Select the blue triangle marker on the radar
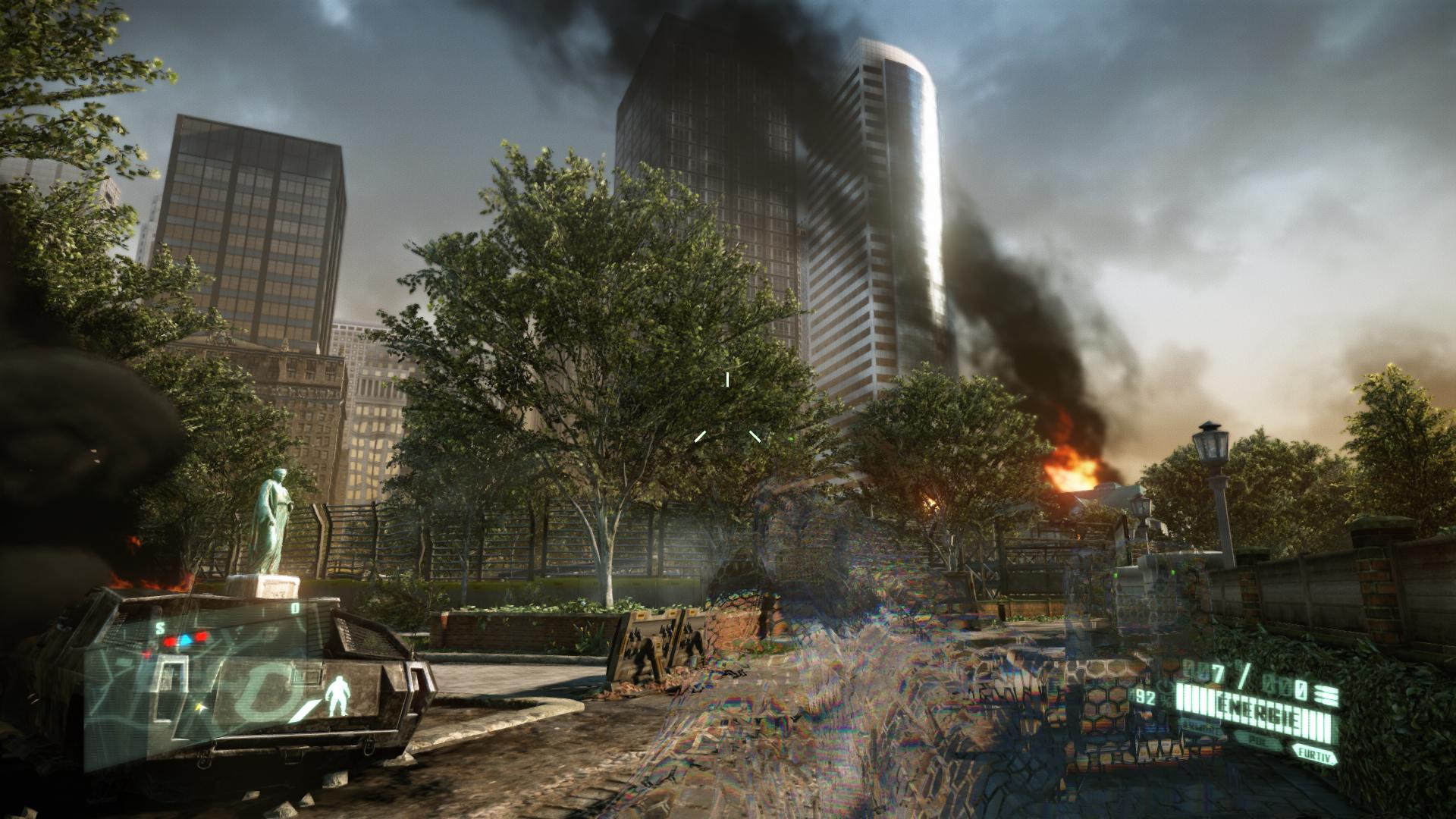The height and width of the screenshot is (819, 1456). [x=185, y=639]
